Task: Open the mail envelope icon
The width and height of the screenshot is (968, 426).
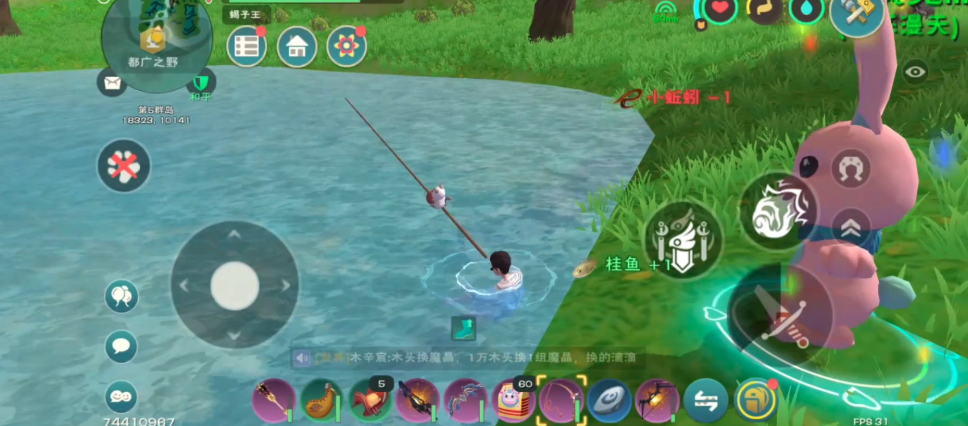Action: [x=110, y=82]
